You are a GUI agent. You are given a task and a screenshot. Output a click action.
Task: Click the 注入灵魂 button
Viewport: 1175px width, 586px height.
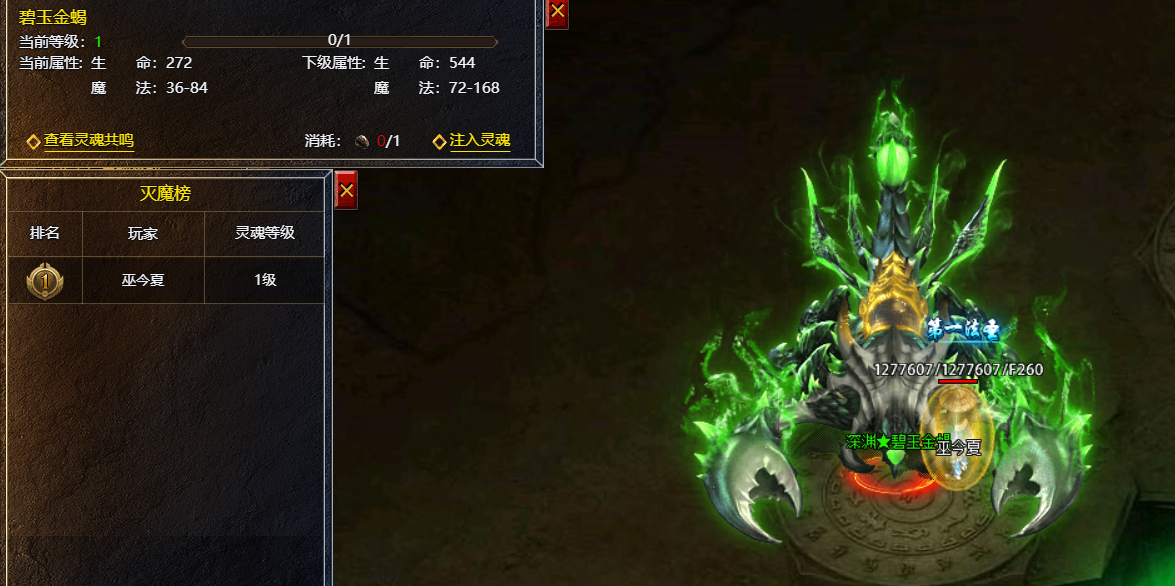[x=479, y=141]
